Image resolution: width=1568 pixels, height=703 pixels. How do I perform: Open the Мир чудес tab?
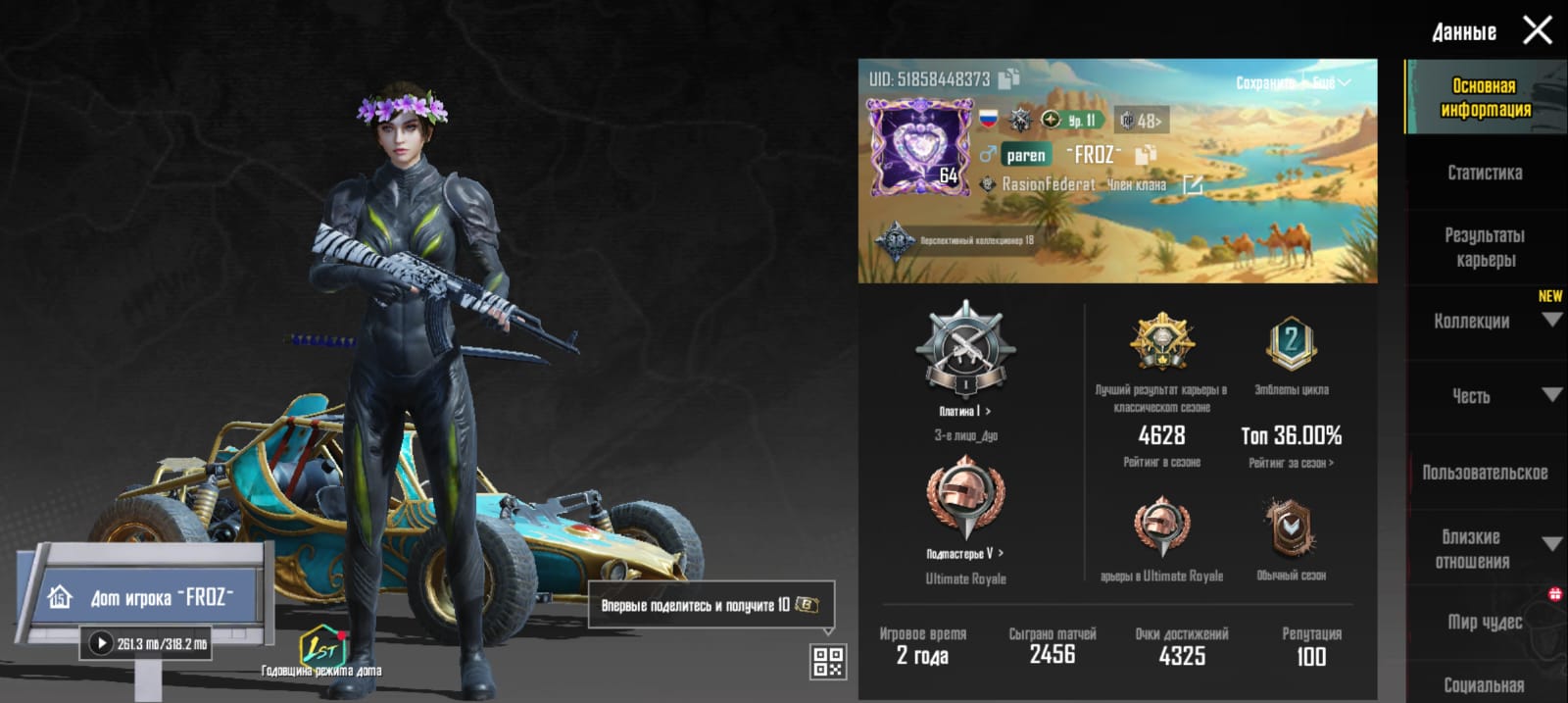pos(1485,622)
